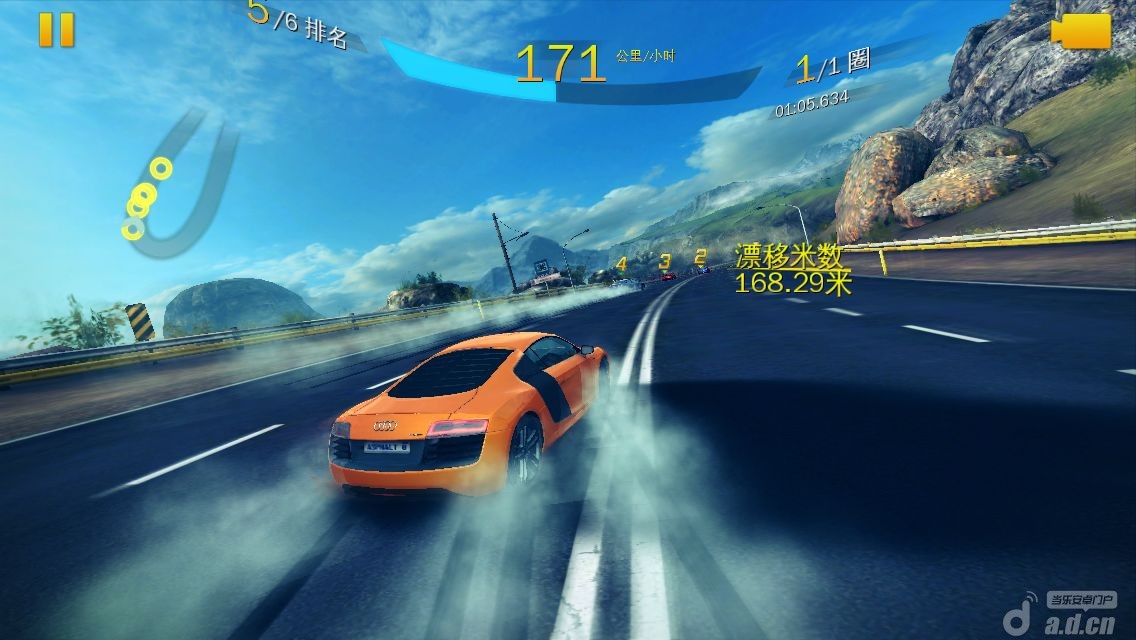Viewport: 1136px width, 640px height.
Task: Pause the race with the pause button
Action: click(x=57, y=29)
